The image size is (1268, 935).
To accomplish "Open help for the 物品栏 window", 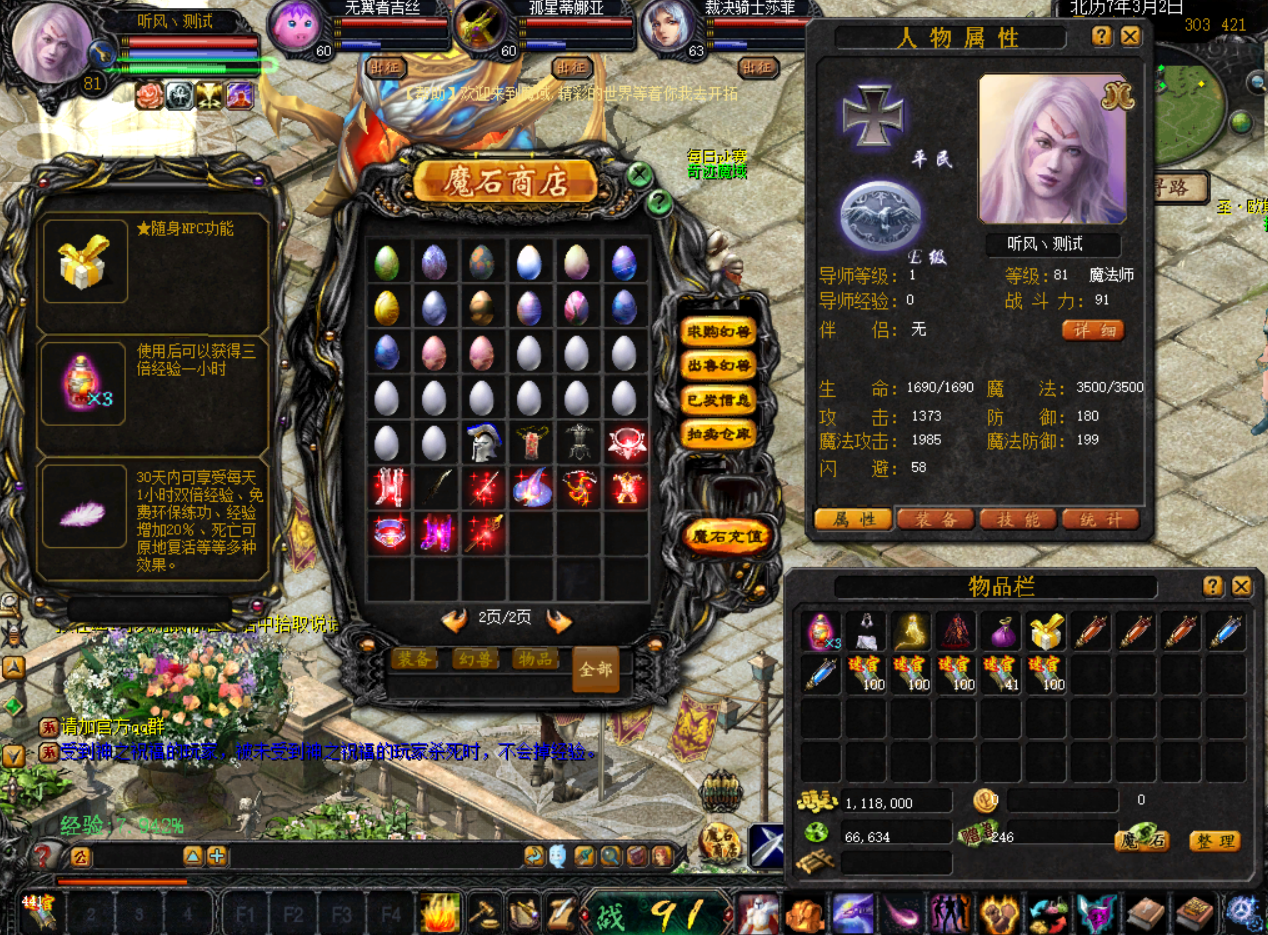I will tap(1212, 587).
